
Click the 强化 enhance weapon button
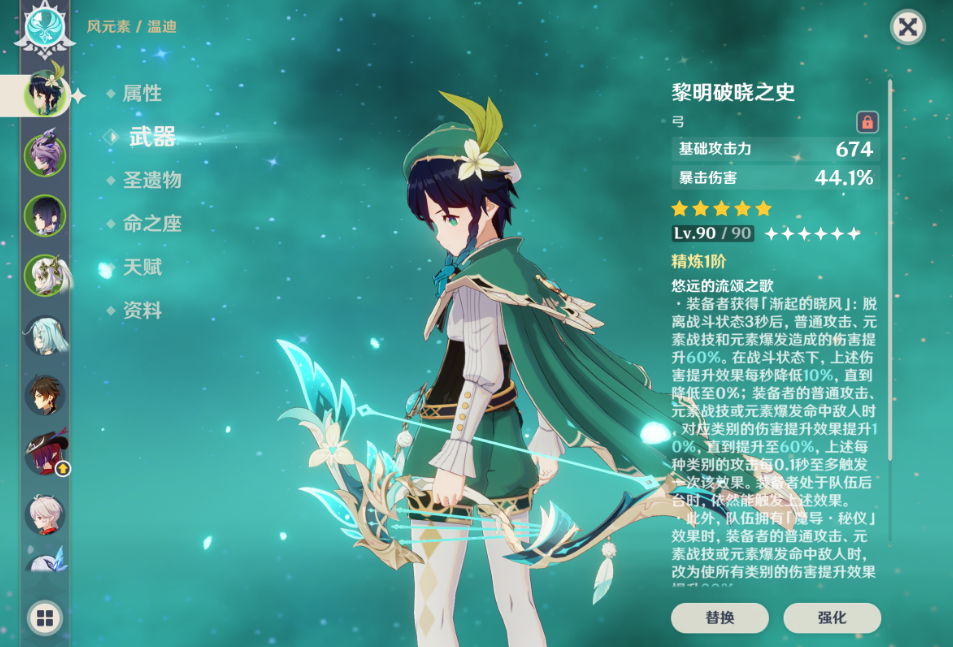831,618
